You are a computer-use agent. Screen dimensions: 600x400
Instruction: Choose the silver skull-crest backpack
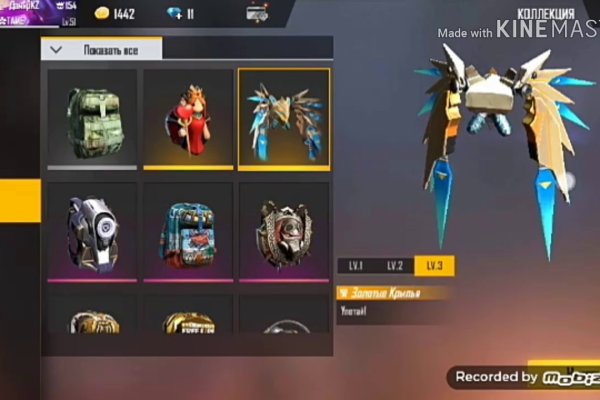click(x=284, y=231)
